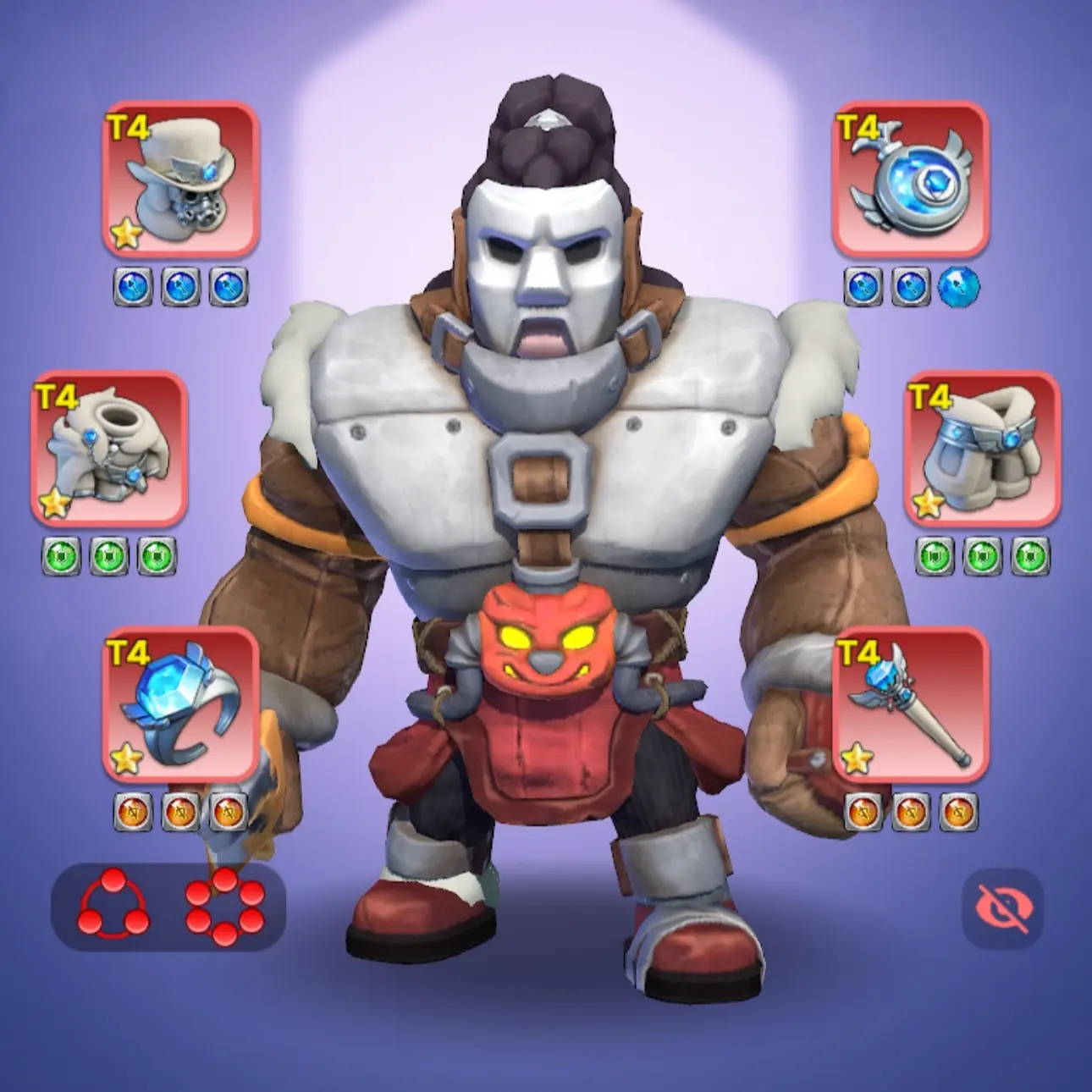Open the T4 crystal staff weapon slot
Image resolution: width=1092 pixels, height=1092 pixels.
tap(911, 704)
